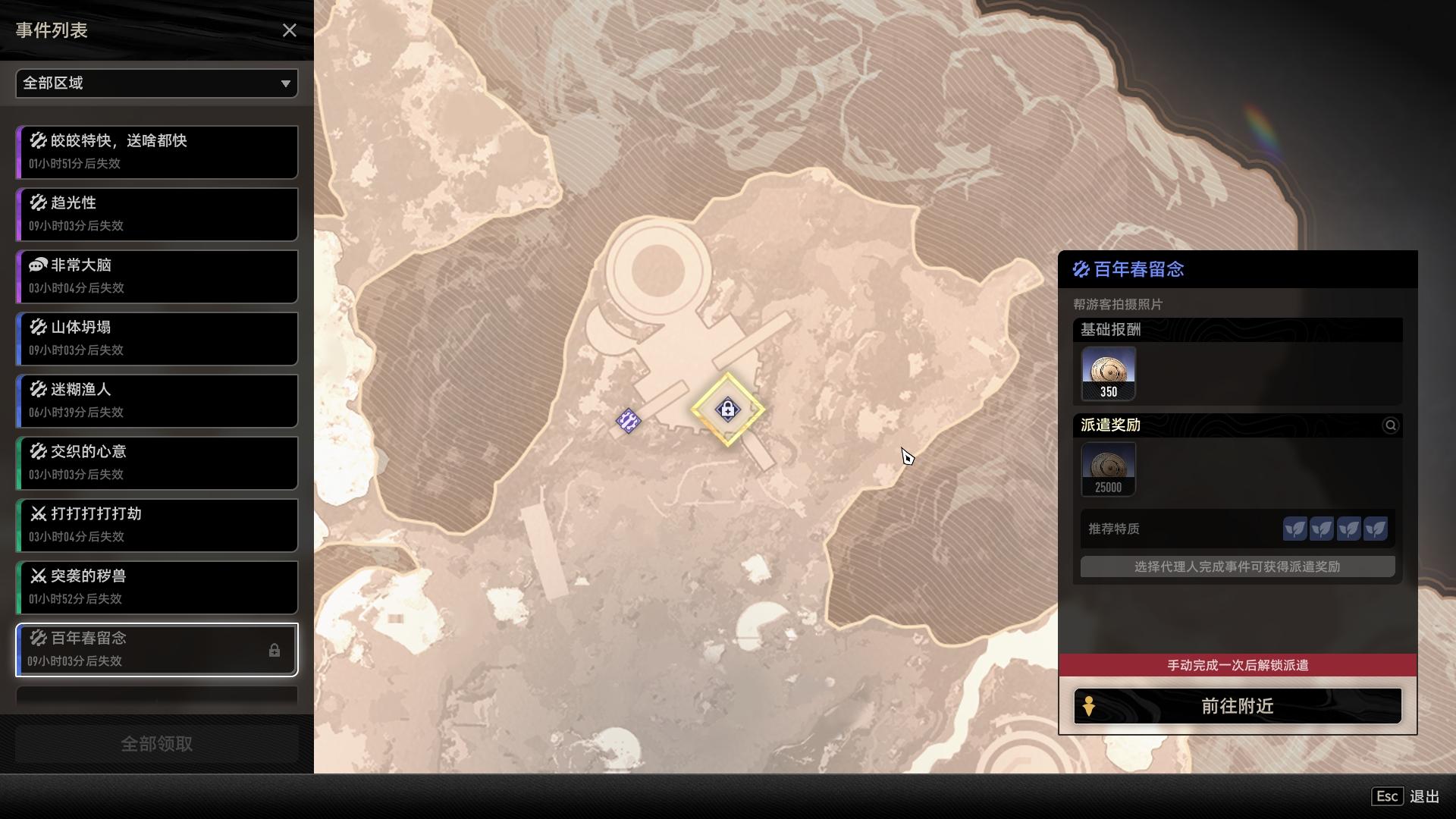
Task: Open the 山体坍塌 event
Action: [x=157, y=338]
